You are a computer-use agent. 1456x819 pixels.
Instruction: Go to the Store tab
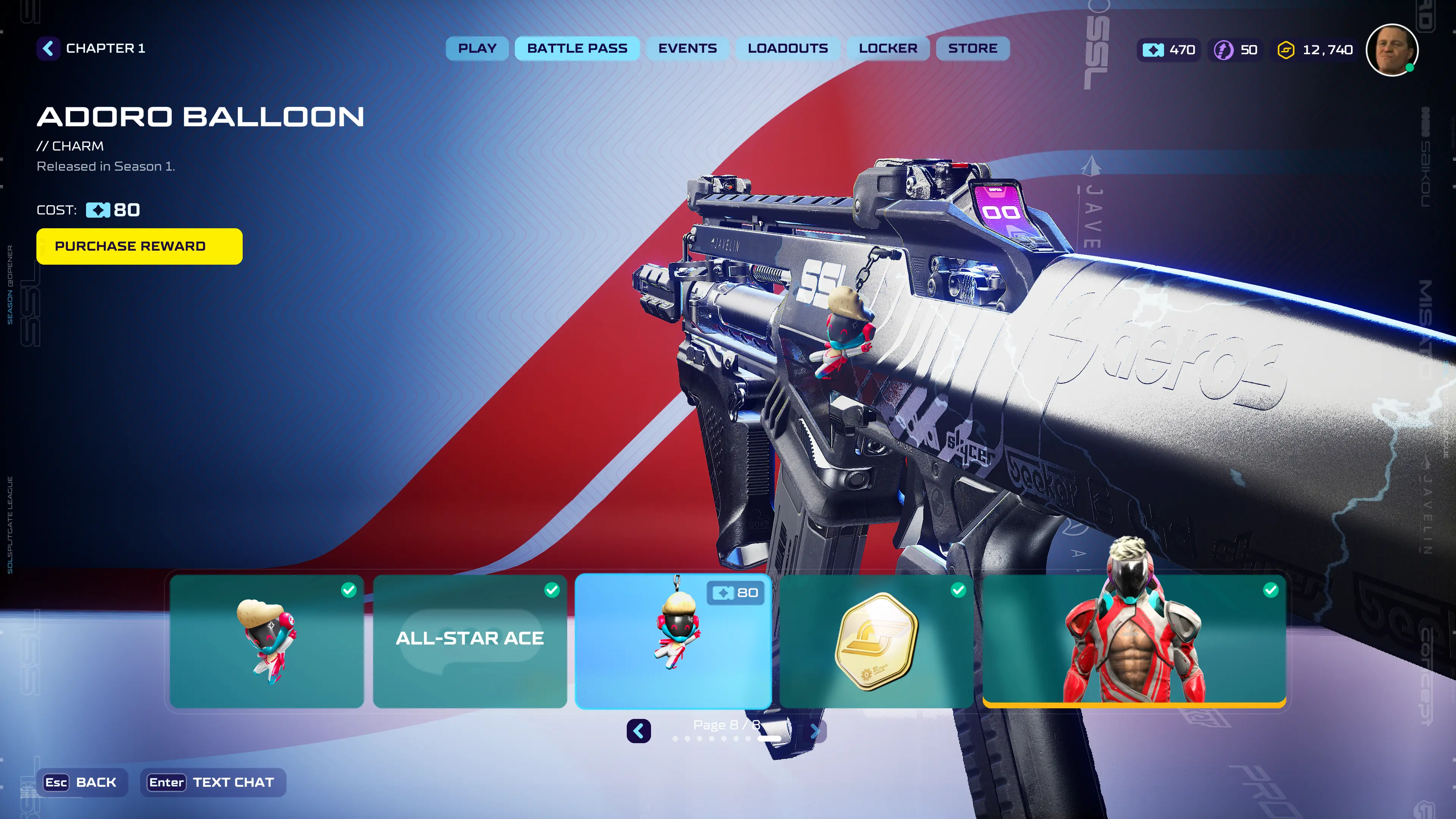point(972,49)
